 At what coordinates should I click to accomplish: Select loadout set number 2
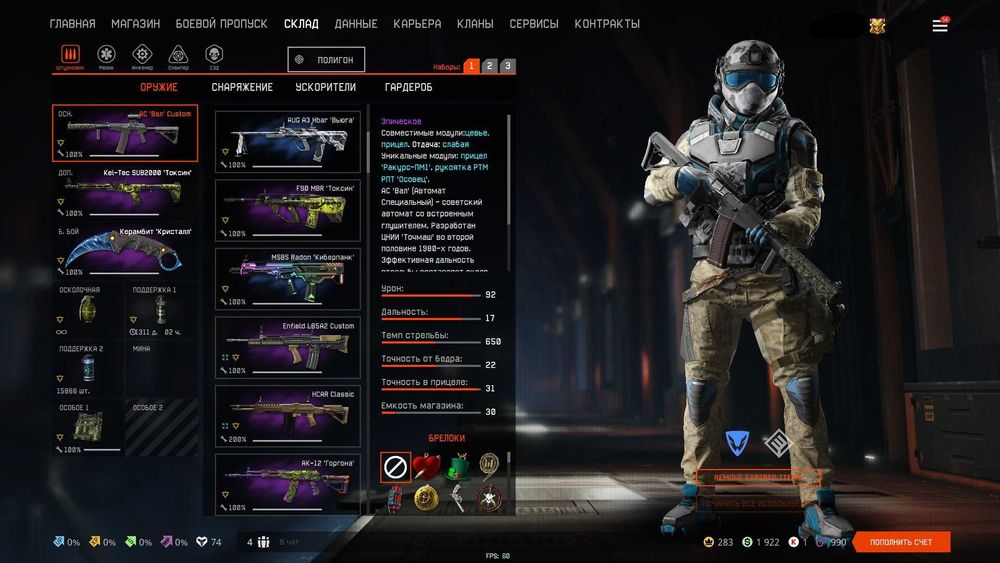tap(489, 66)
